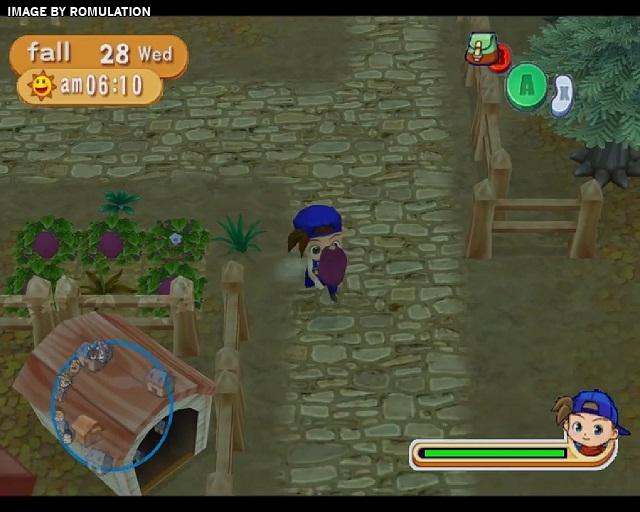Click the farmer boy portrait

[x=590, y=425]
